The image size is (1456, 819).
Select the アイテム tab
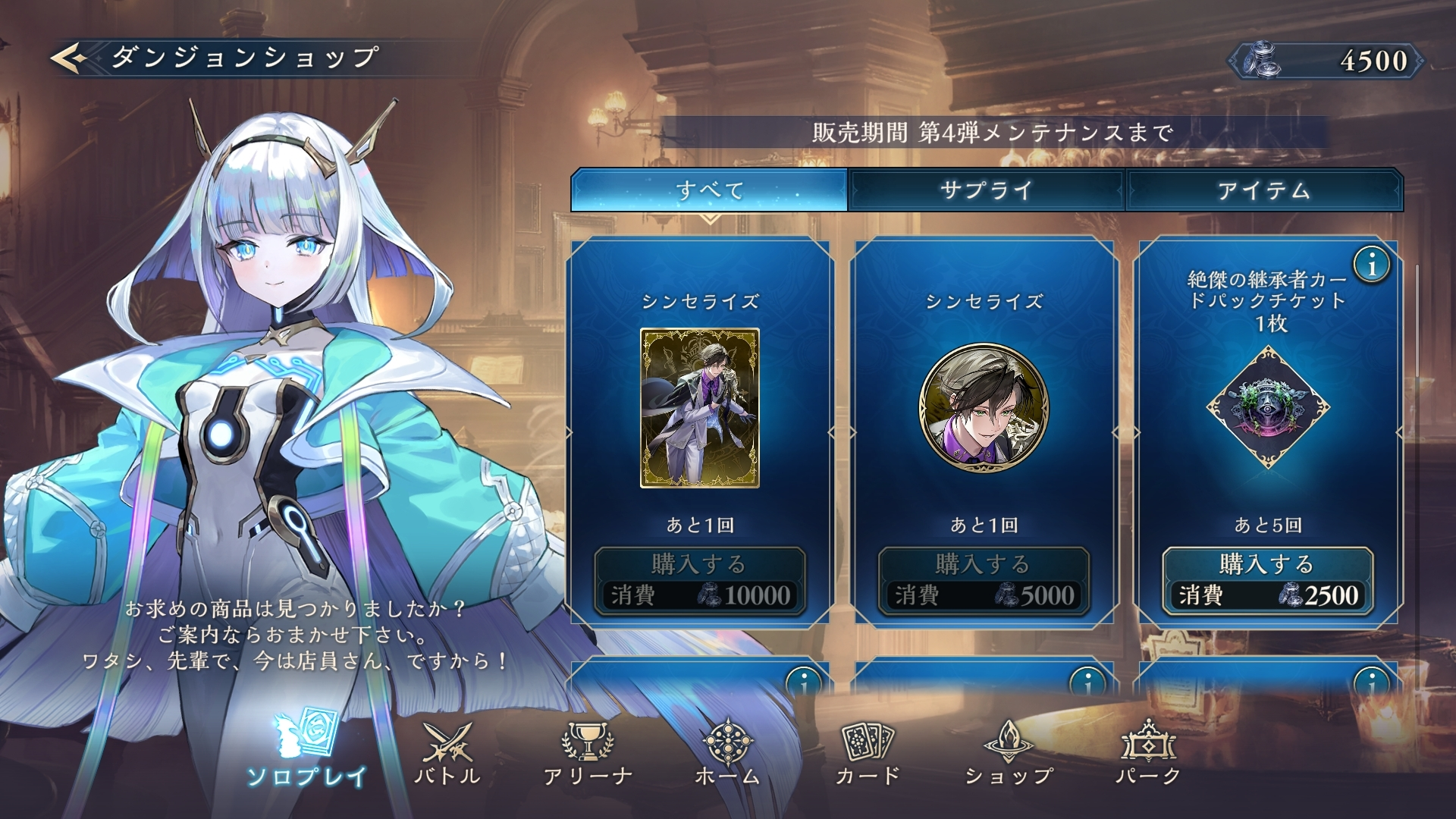click(1264, 190)
